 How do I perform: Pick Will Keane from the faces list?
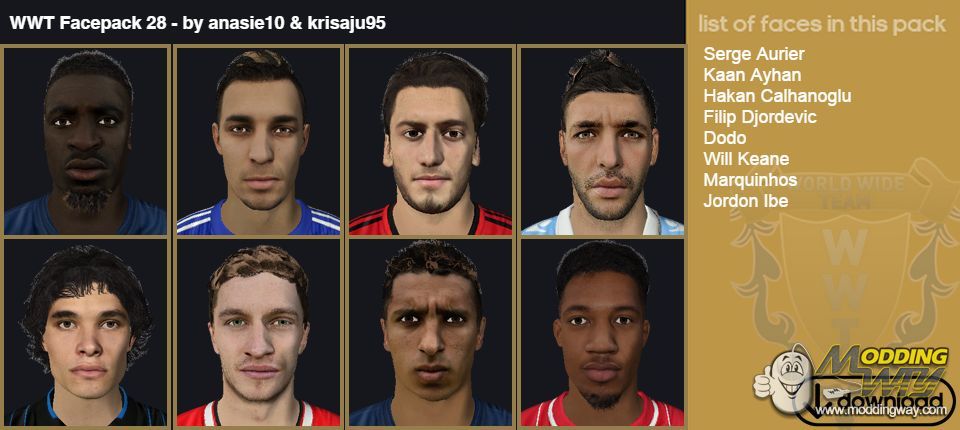tap(746, 159)
